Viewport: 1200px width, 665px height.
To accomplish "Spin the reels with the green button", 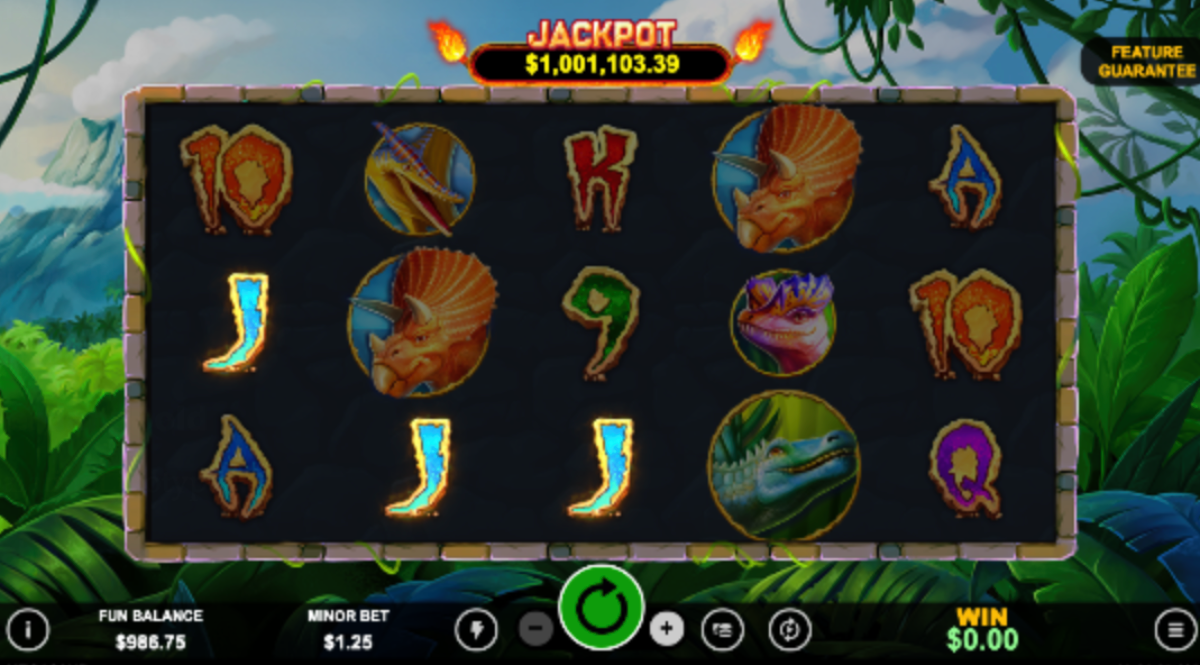I will coord(600,609).
